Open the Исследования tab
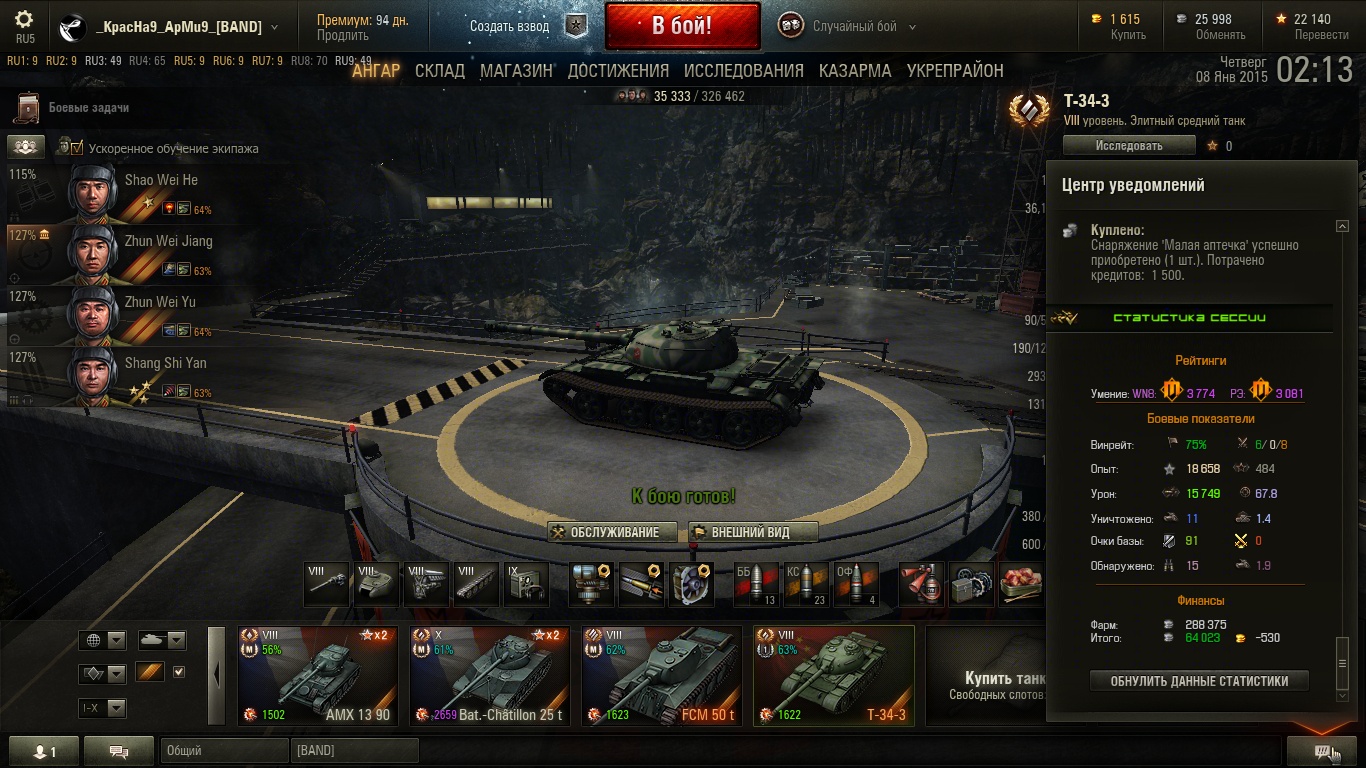 tap(743, 71)
